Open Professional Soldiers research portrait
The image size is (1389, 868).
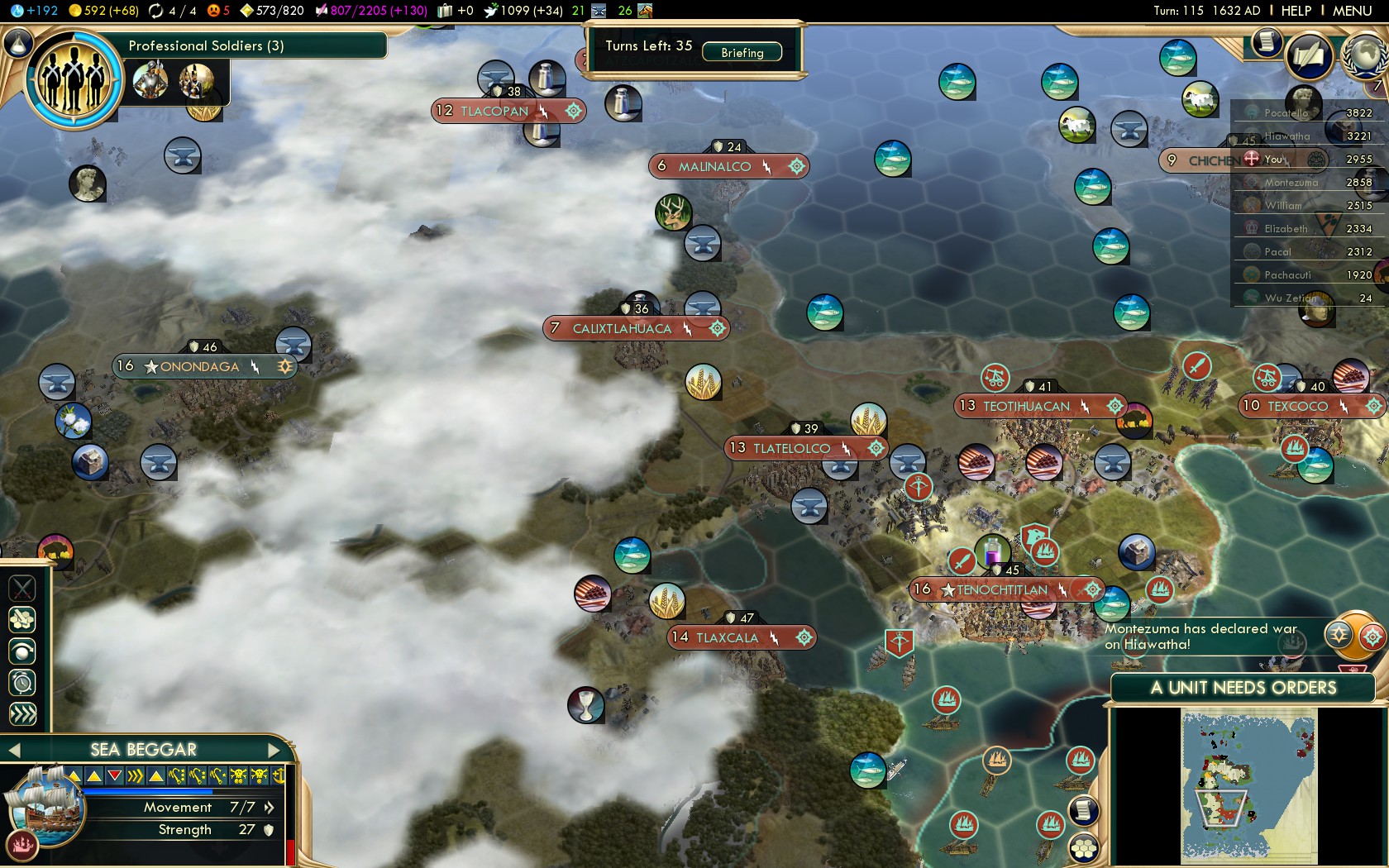[74, 79]
